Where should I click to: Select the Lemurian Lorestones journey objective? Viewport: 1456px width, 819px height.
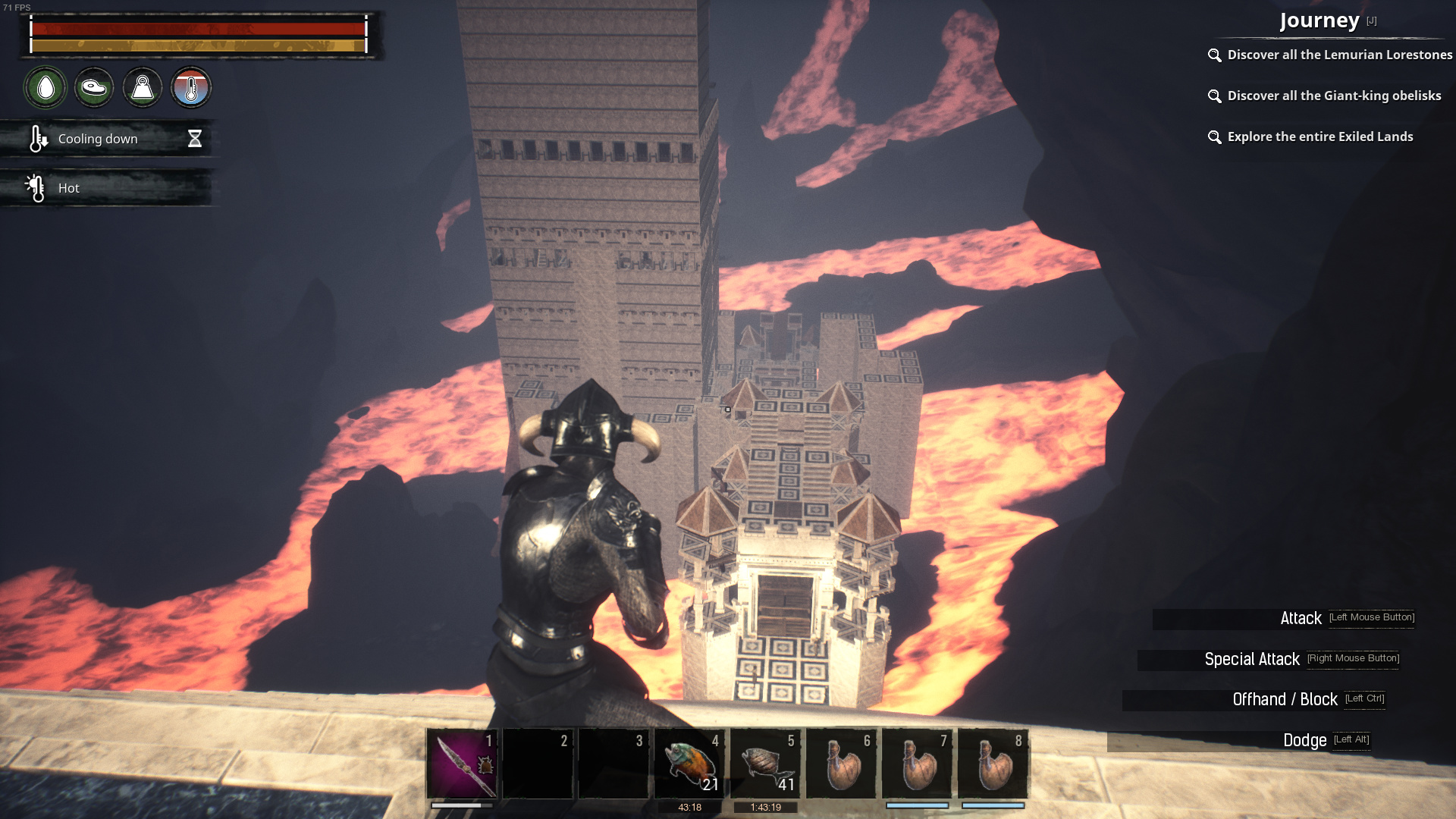click(x=1339, y=55)
